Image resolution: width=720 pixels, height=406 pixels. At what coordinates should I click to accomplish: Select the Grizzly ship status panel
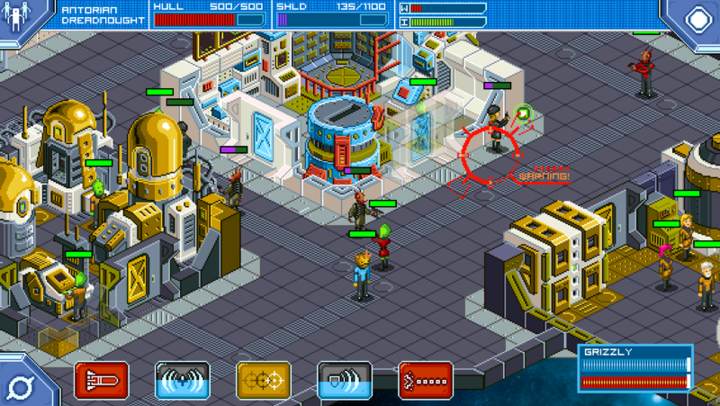pyautogui.click(x=635, y=367)
